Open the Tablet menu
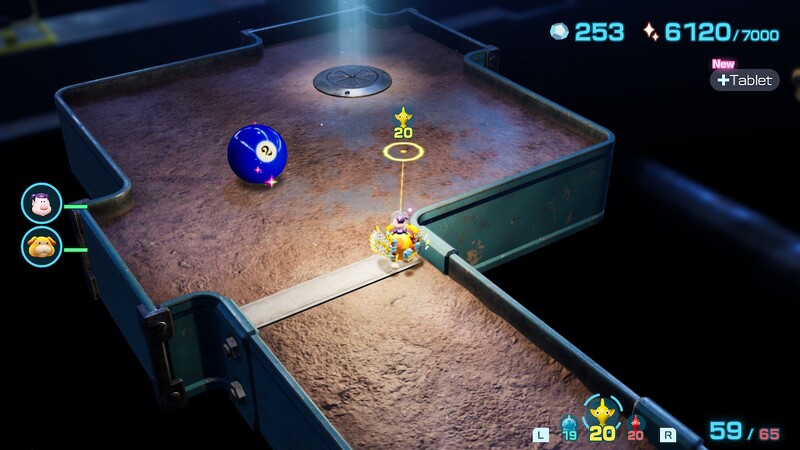This screenshot has height=450, width=800. 745,80
